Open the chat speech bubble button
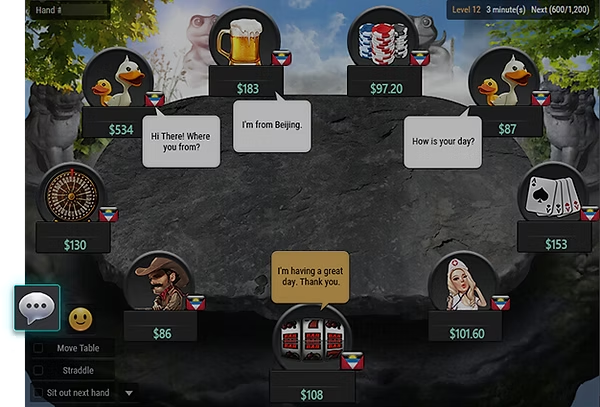The height and width of the screenshot is (407, 600). 38,308
